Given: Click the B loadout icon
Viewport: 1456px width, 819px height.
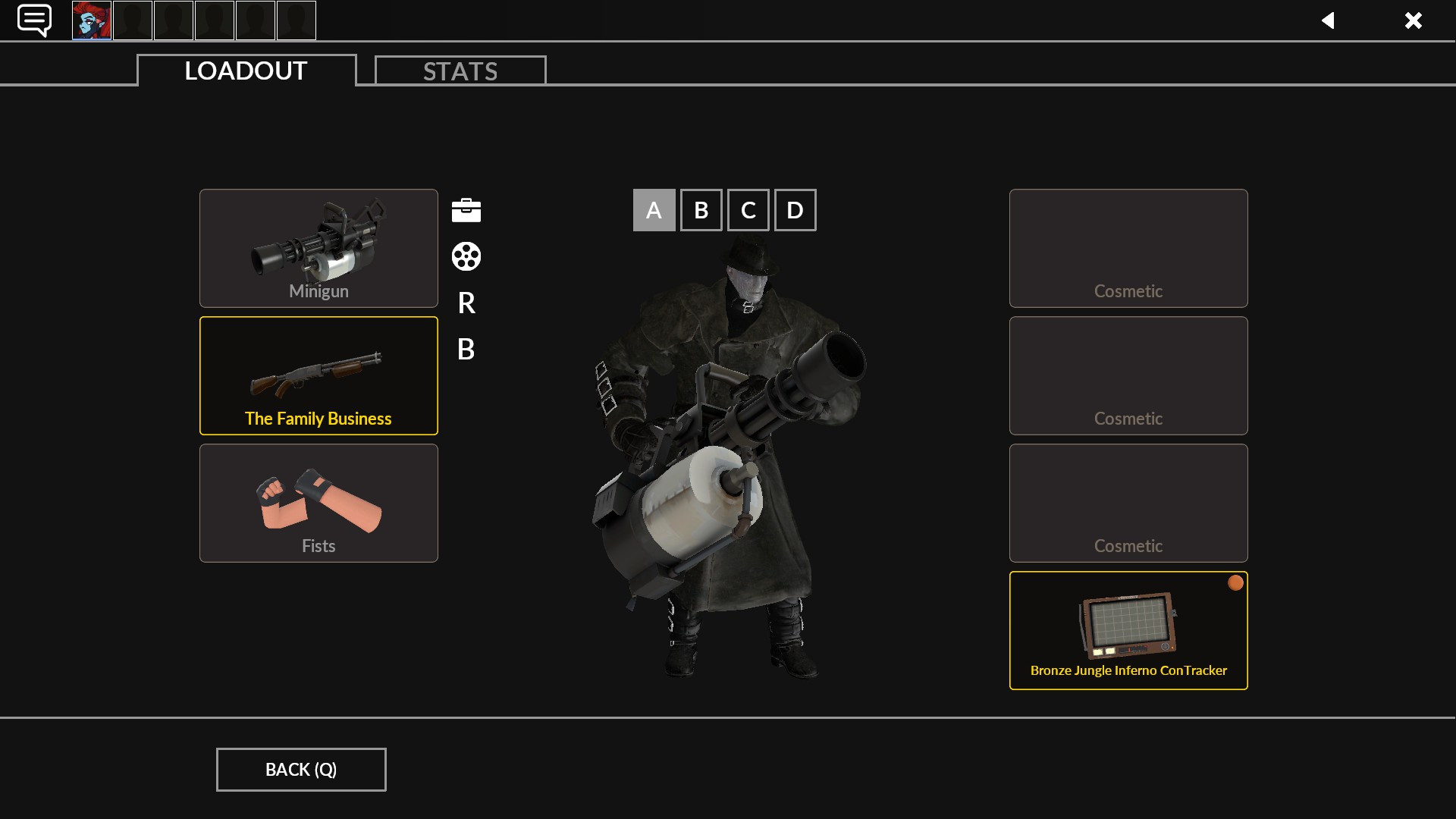Looking at the screenshot, I should (x=465, y=350).
